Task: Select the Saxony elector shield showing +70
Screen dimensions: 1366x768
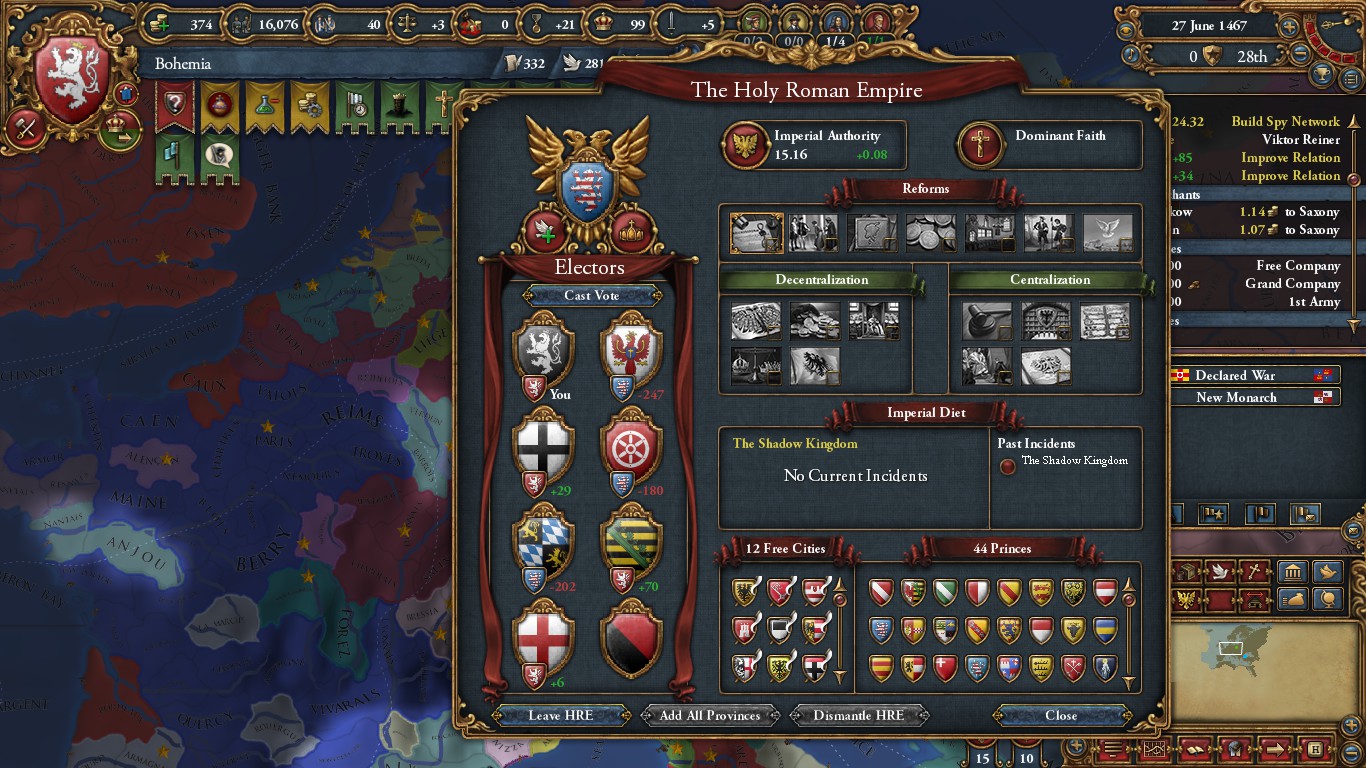Action: (631, 542)
